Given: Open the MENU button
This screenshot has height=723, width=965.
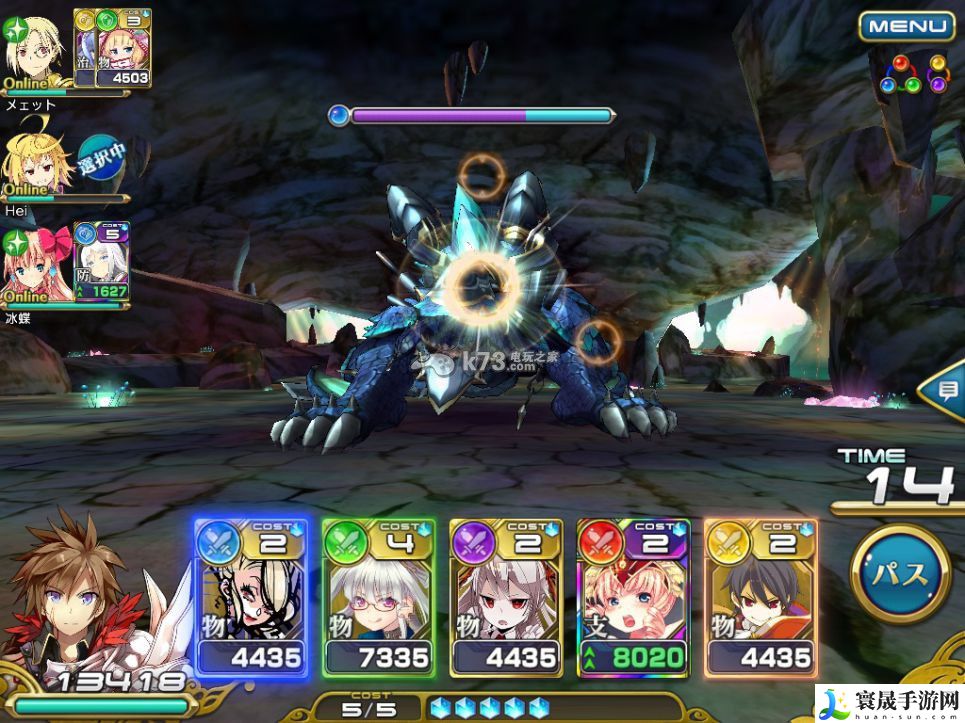Looking at the screenshot, I should pos(906,26).
